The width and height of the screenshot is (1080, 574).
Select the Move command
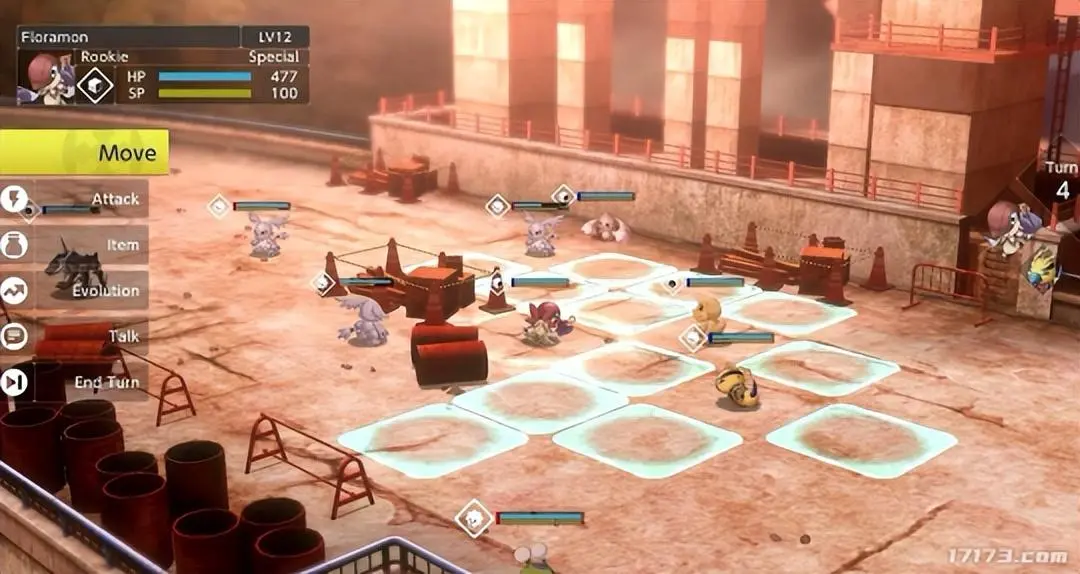[x=84, y=153]
